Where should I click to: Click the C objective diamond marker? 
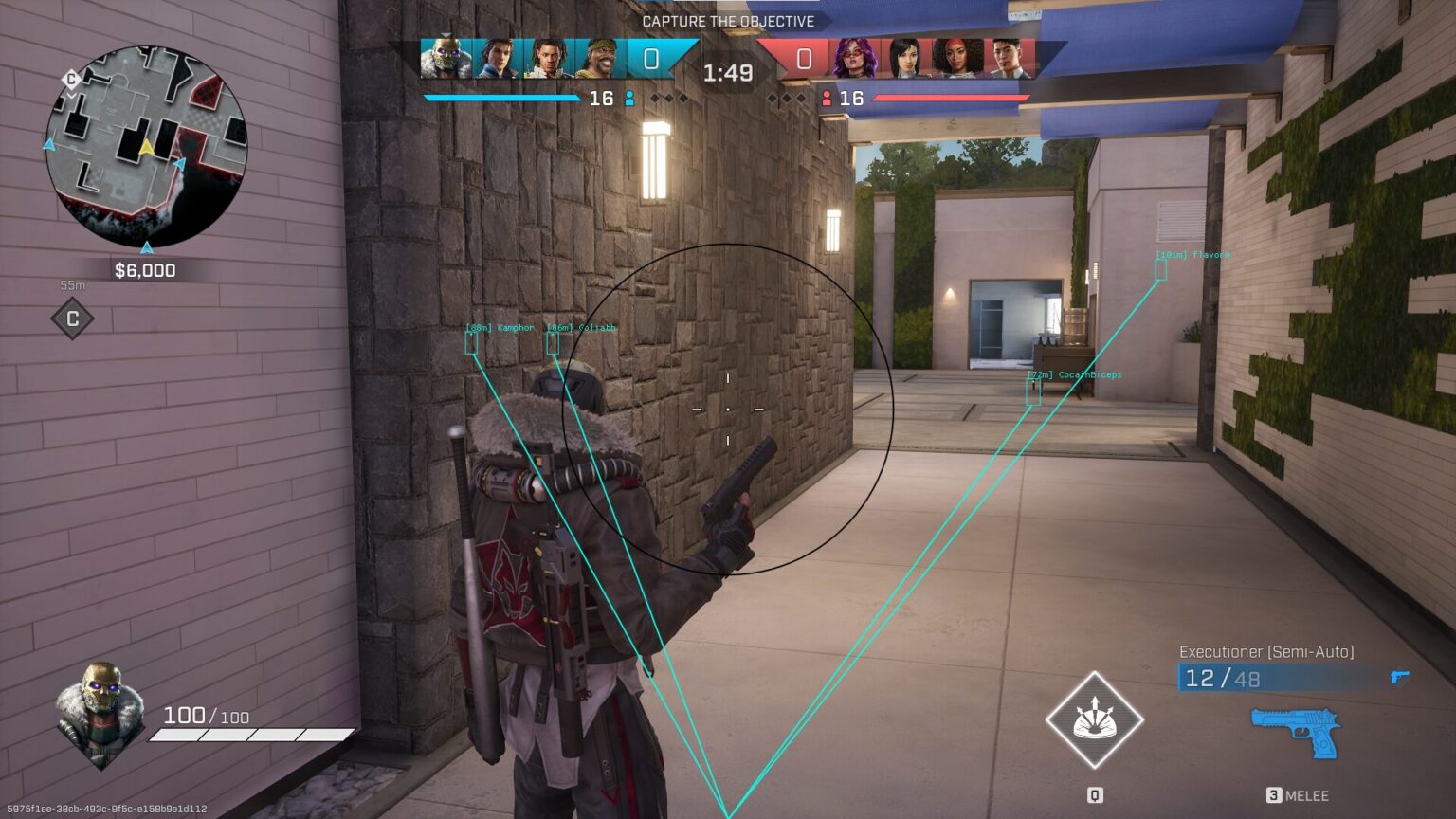[x=71, y=319]
